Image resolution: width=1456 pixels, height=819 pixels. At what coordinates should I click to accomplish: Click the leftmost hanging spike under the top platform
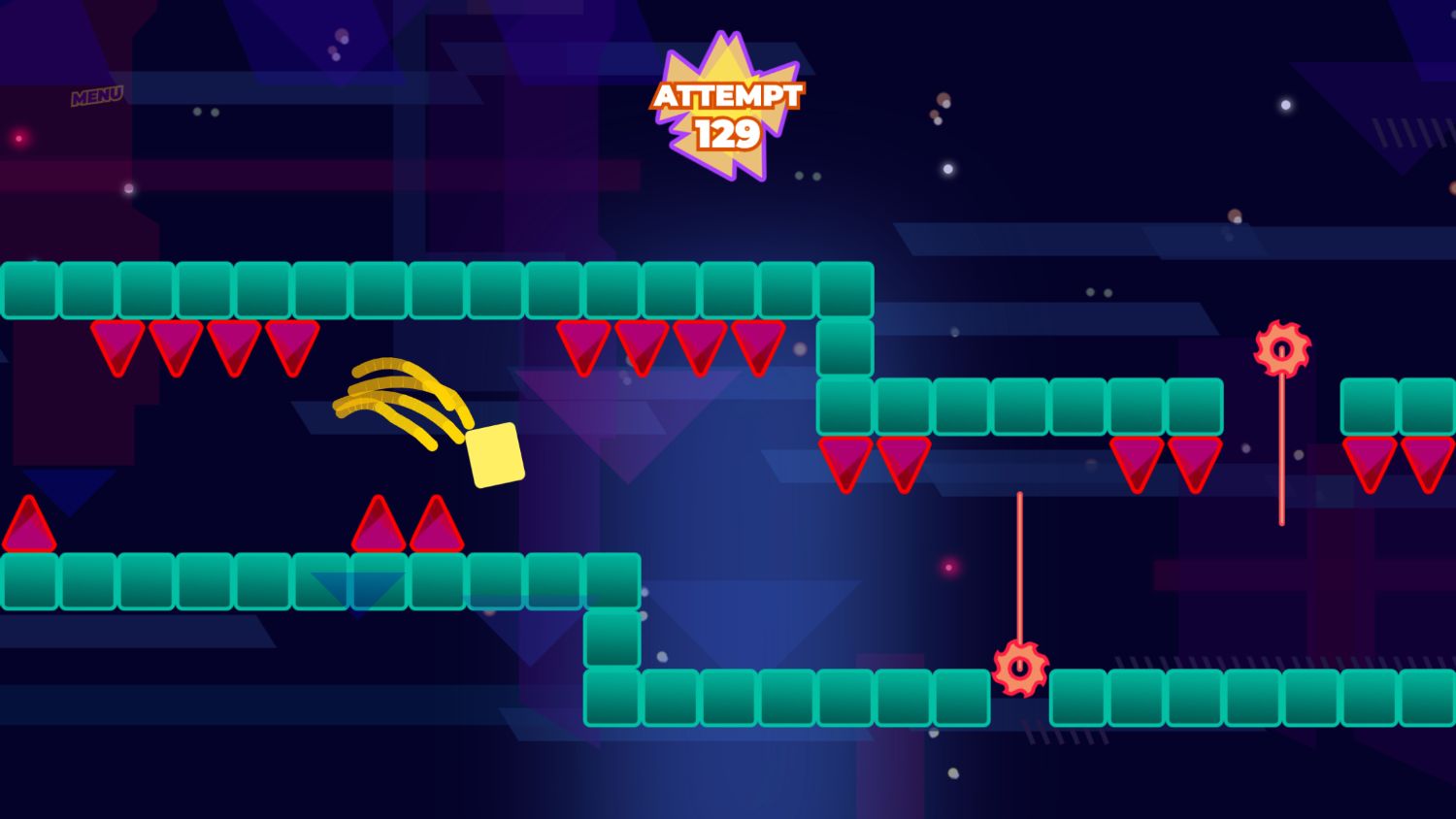116,346
